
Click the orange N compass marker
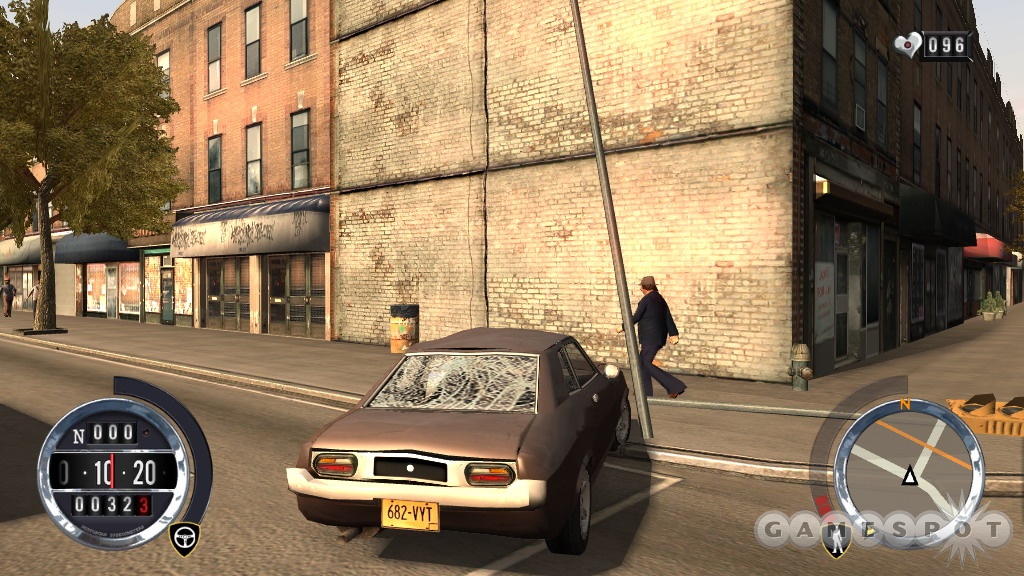click(905, 405)
